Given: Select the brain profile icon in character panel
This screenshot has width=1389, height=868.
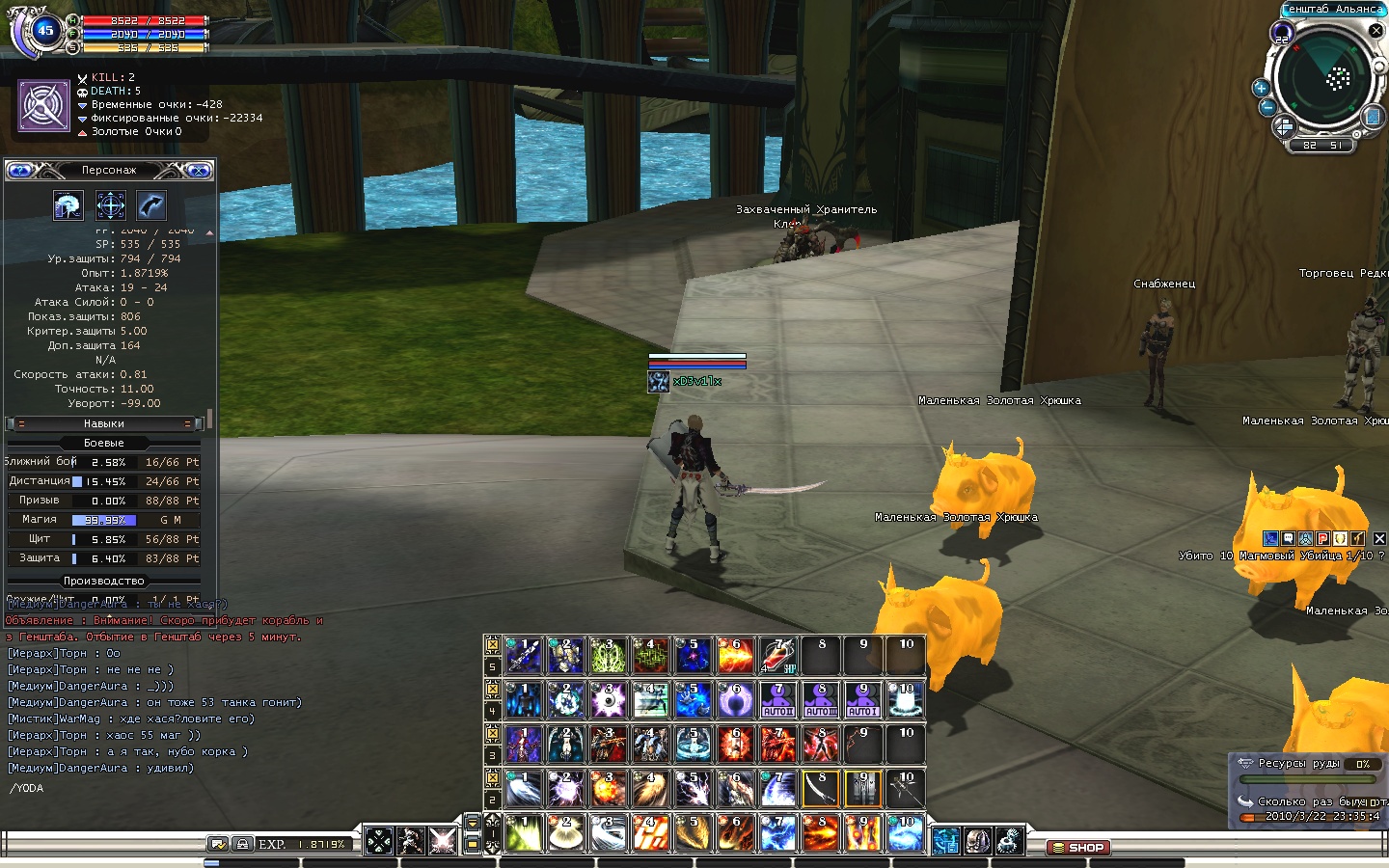Looking at the screenshot, I should click(x=68, y=205).
